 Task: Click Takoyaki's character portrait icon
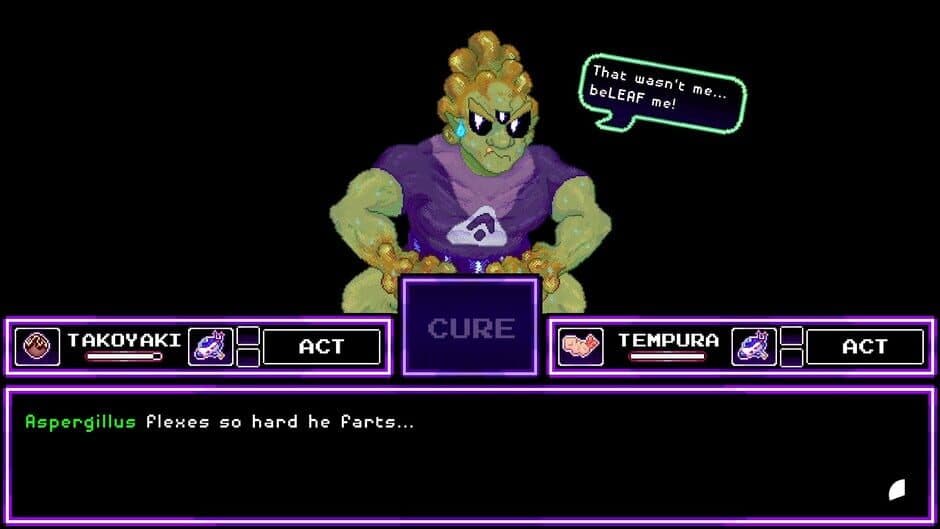37,347
